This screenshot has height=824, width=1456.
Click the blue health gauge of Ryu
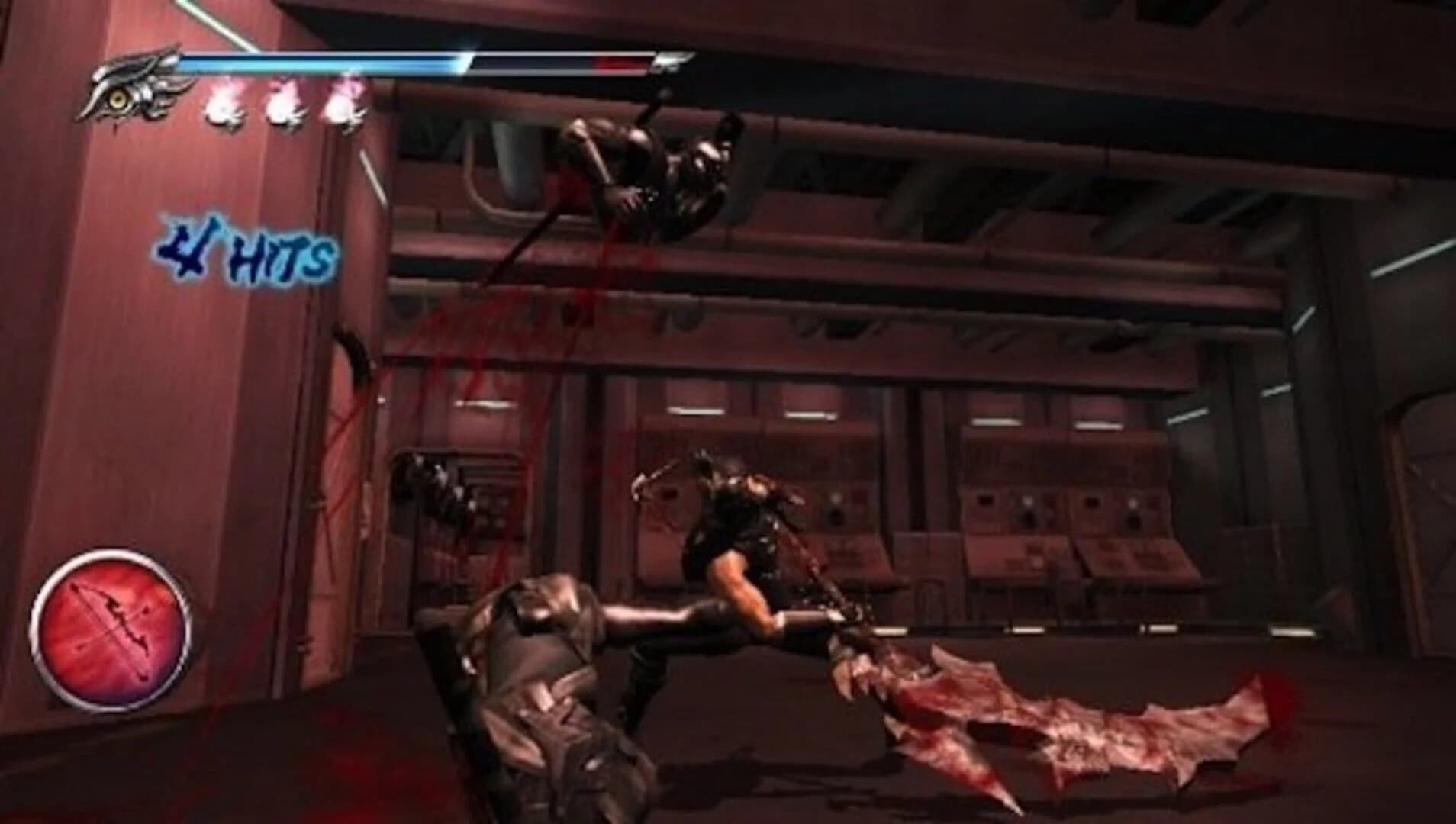tap(328, 61)
